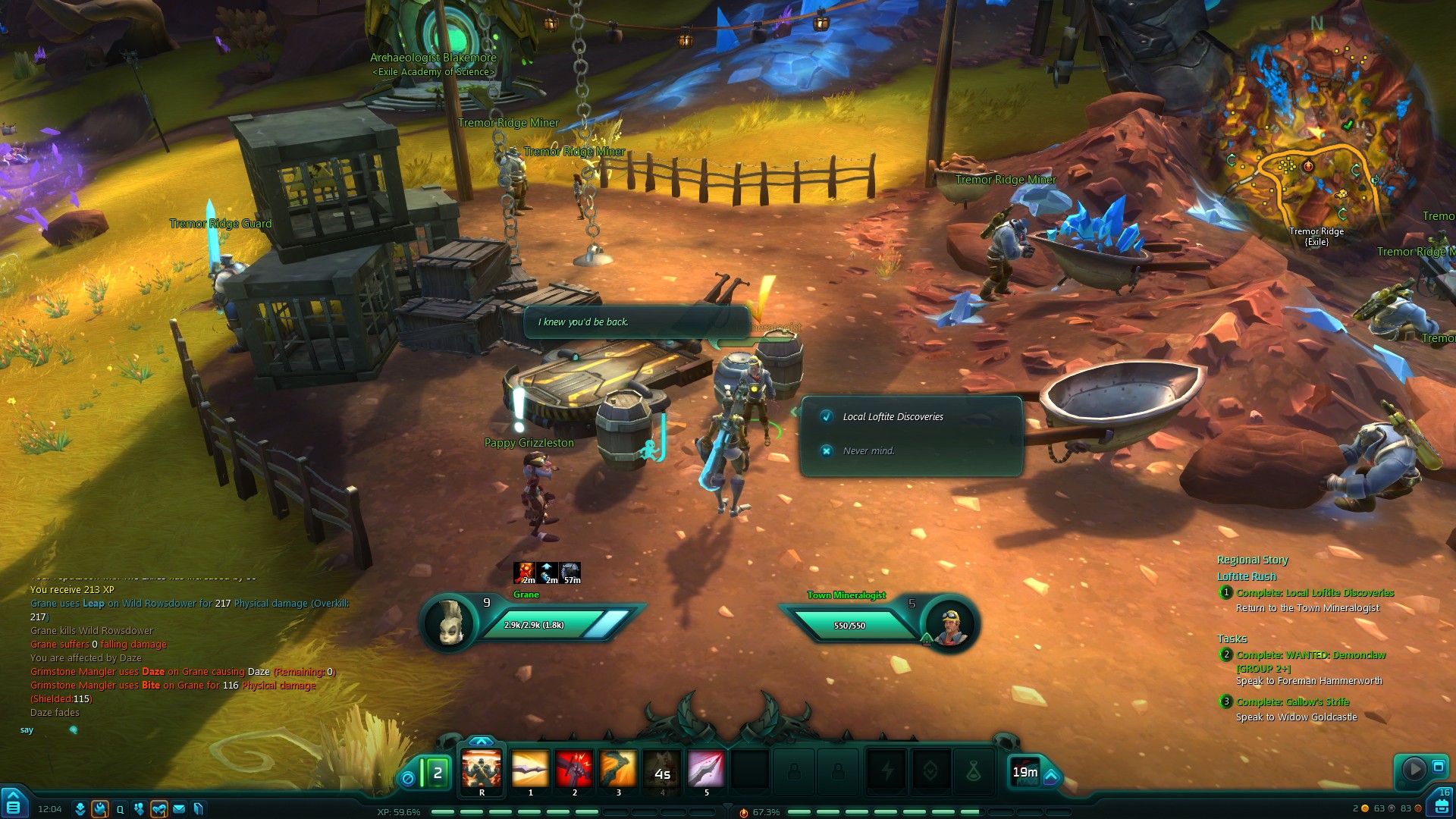
Task: Trigger the curved blade ability in slot 3
Action: tap(618, 770)
